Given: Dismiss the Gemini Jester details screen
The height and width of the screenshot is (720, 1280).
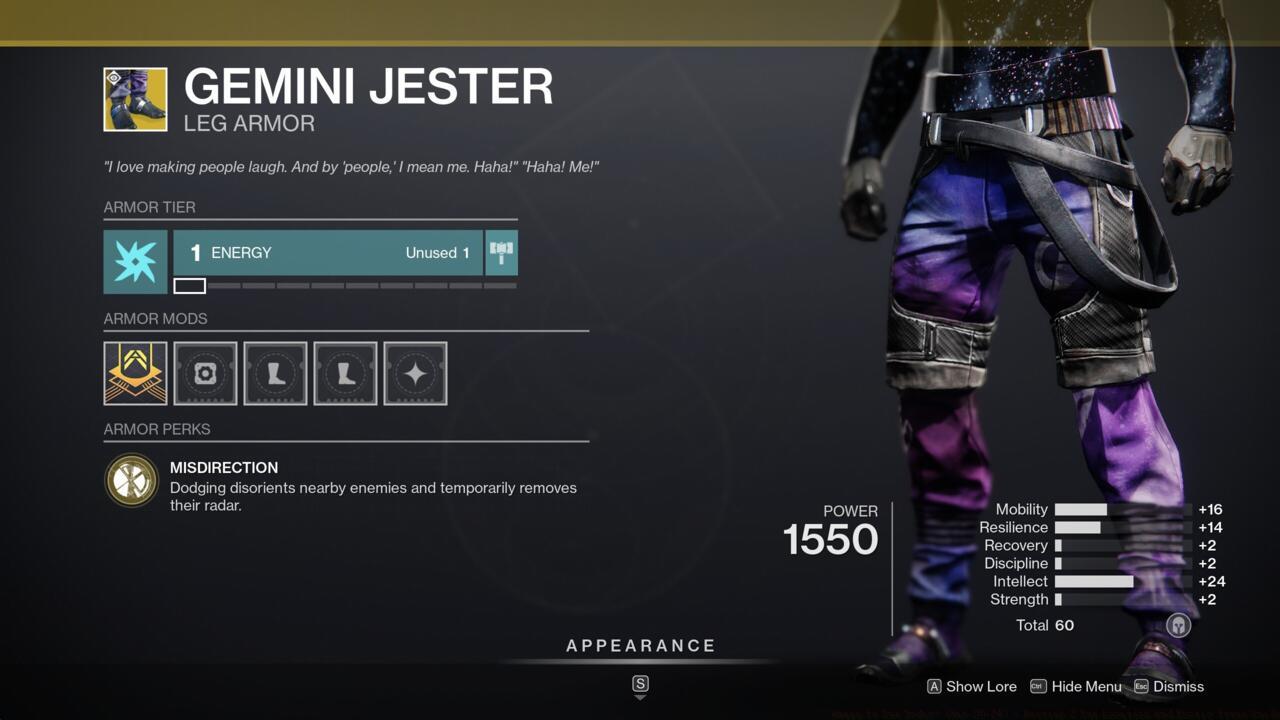Looking at the screenshot, I should pyautogui.click(x=1179, y=687).
